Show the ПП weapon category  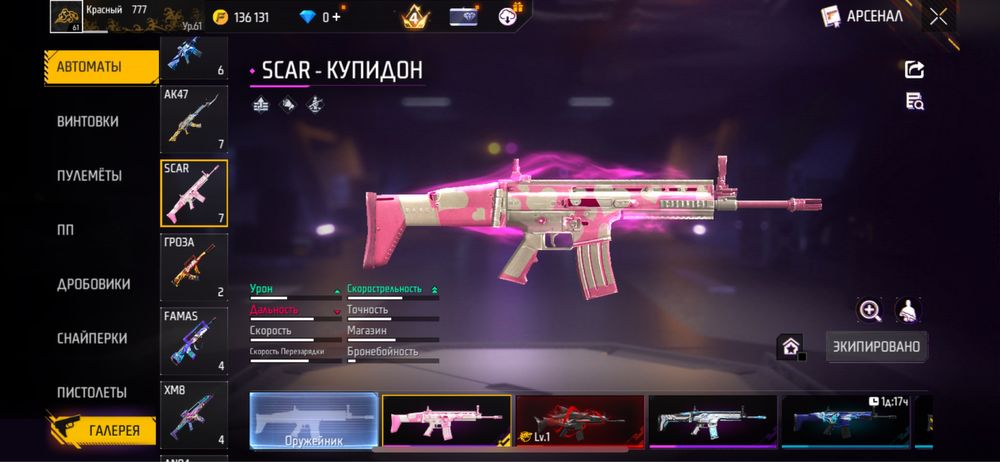click(66, 229)
